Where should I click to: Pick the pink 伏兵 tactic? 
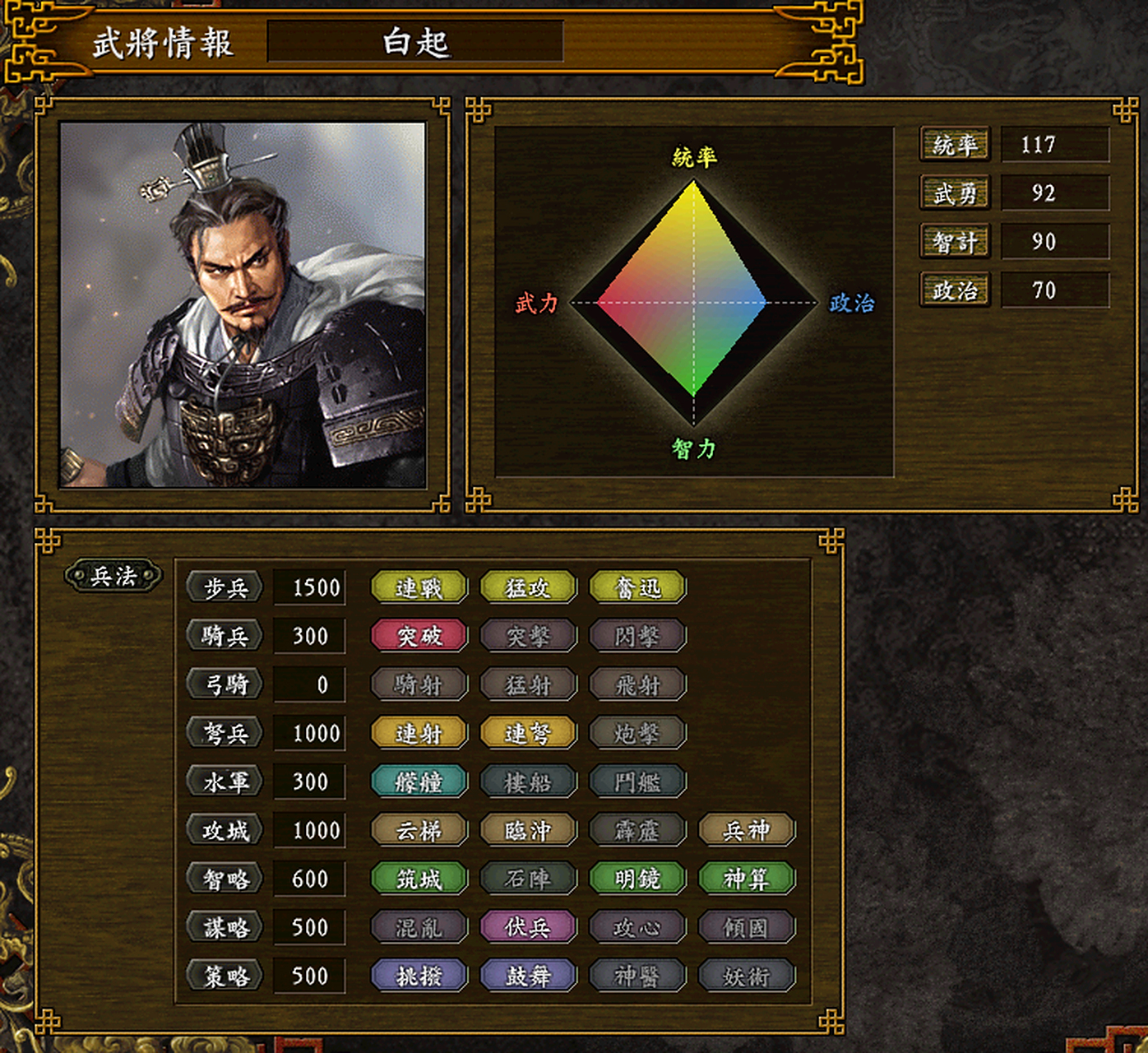point(528,927)
